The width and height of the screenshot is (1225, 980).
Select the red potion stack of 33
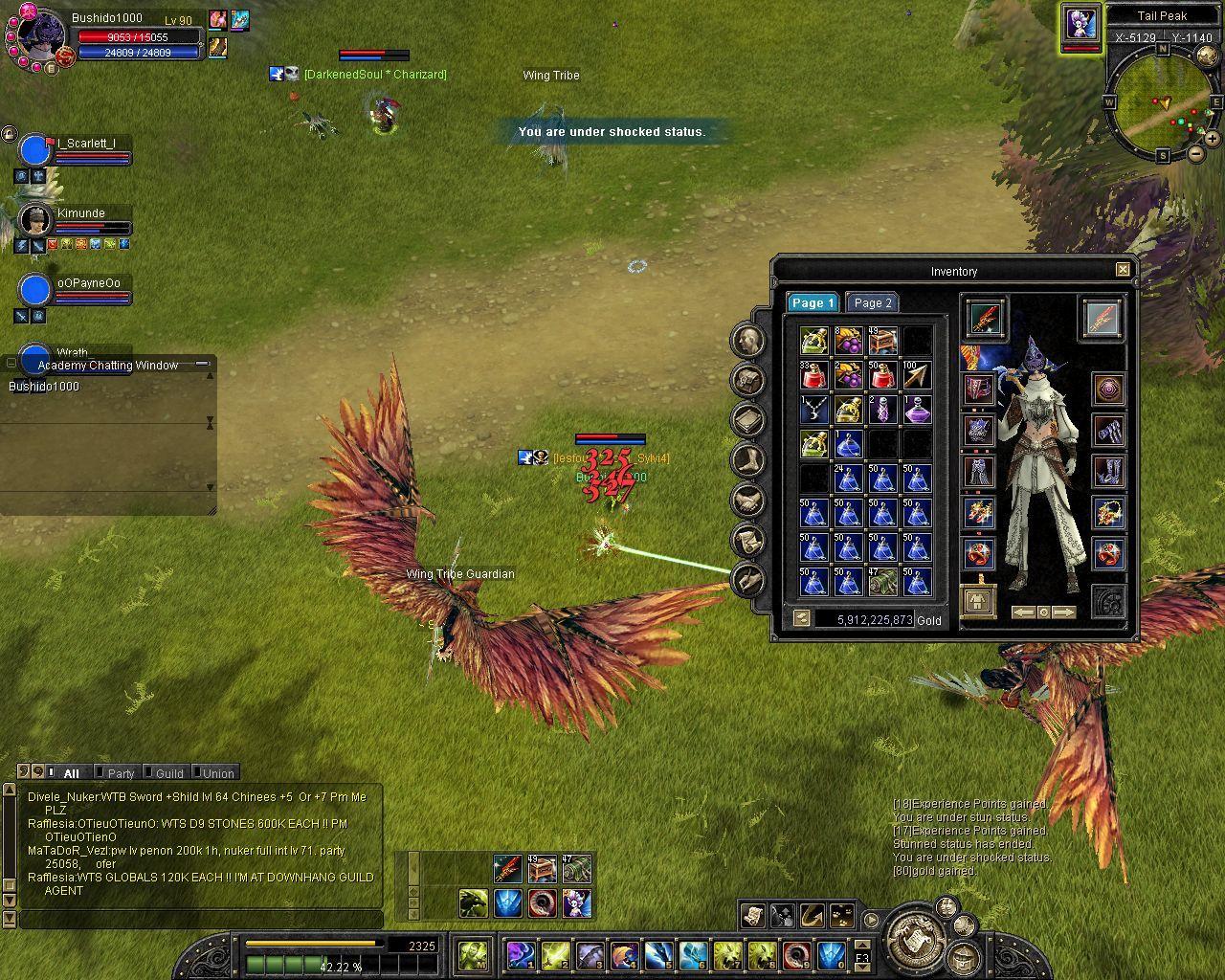tap(813, 375)
